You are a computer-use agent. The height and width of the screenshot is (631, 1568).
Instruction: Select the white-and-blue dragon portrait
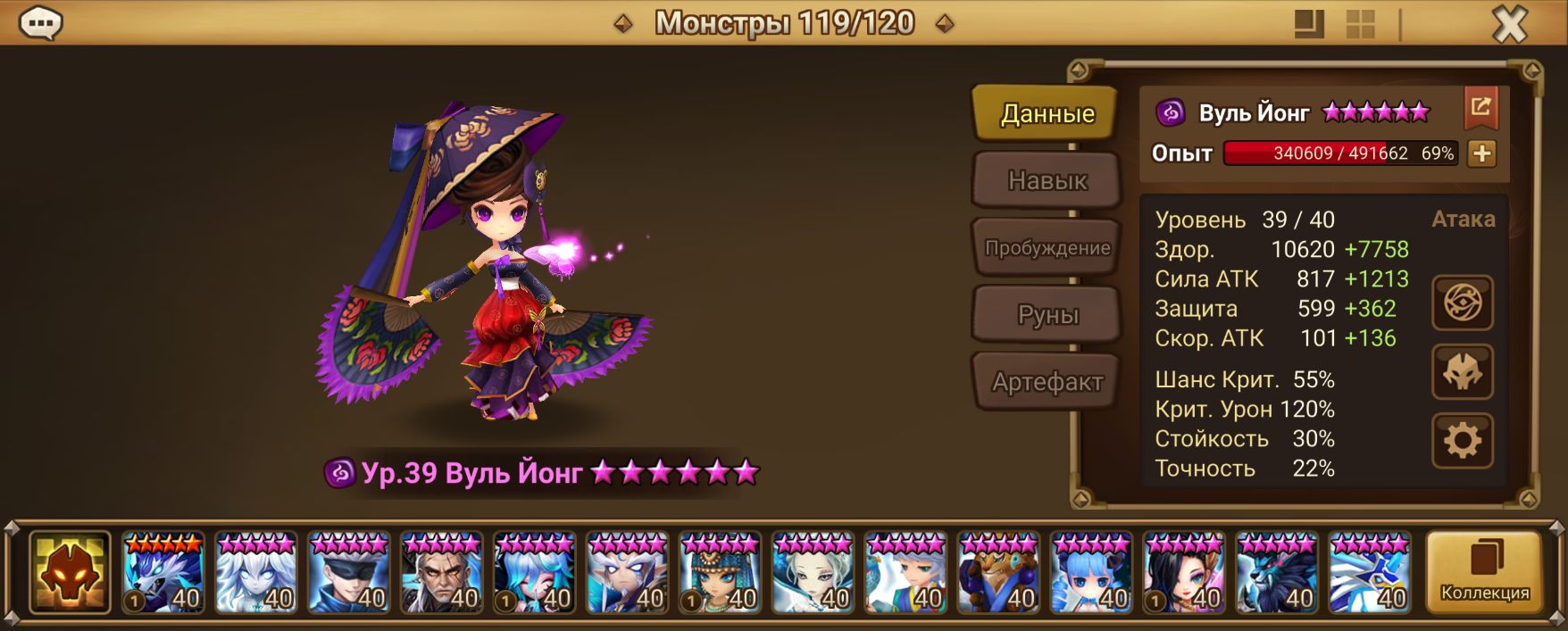pyautogui.click(x=1369, y=573)
